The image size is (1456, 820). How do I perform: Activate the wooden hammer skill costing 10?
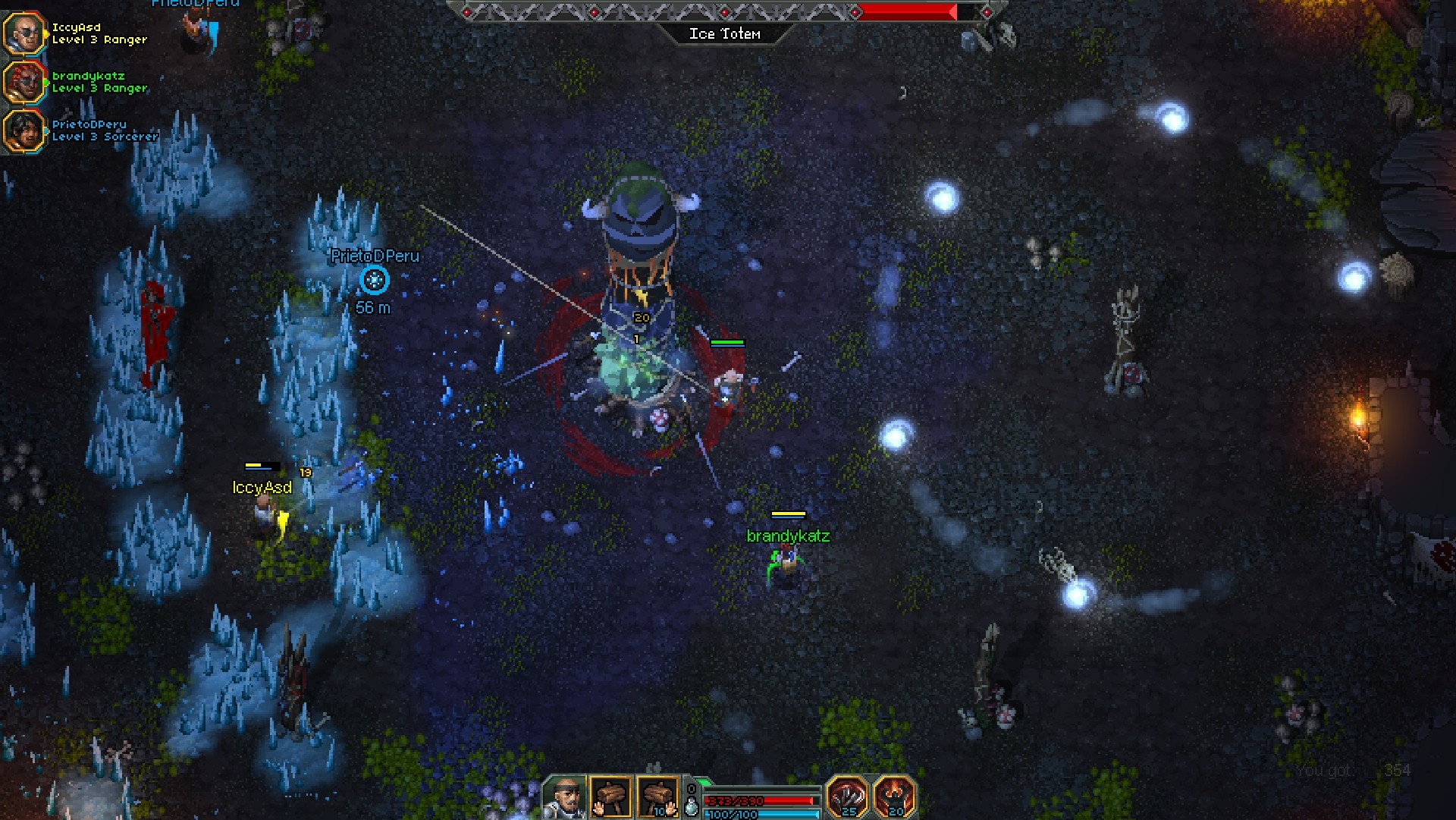pyautogui.click(x=657, y=797)
